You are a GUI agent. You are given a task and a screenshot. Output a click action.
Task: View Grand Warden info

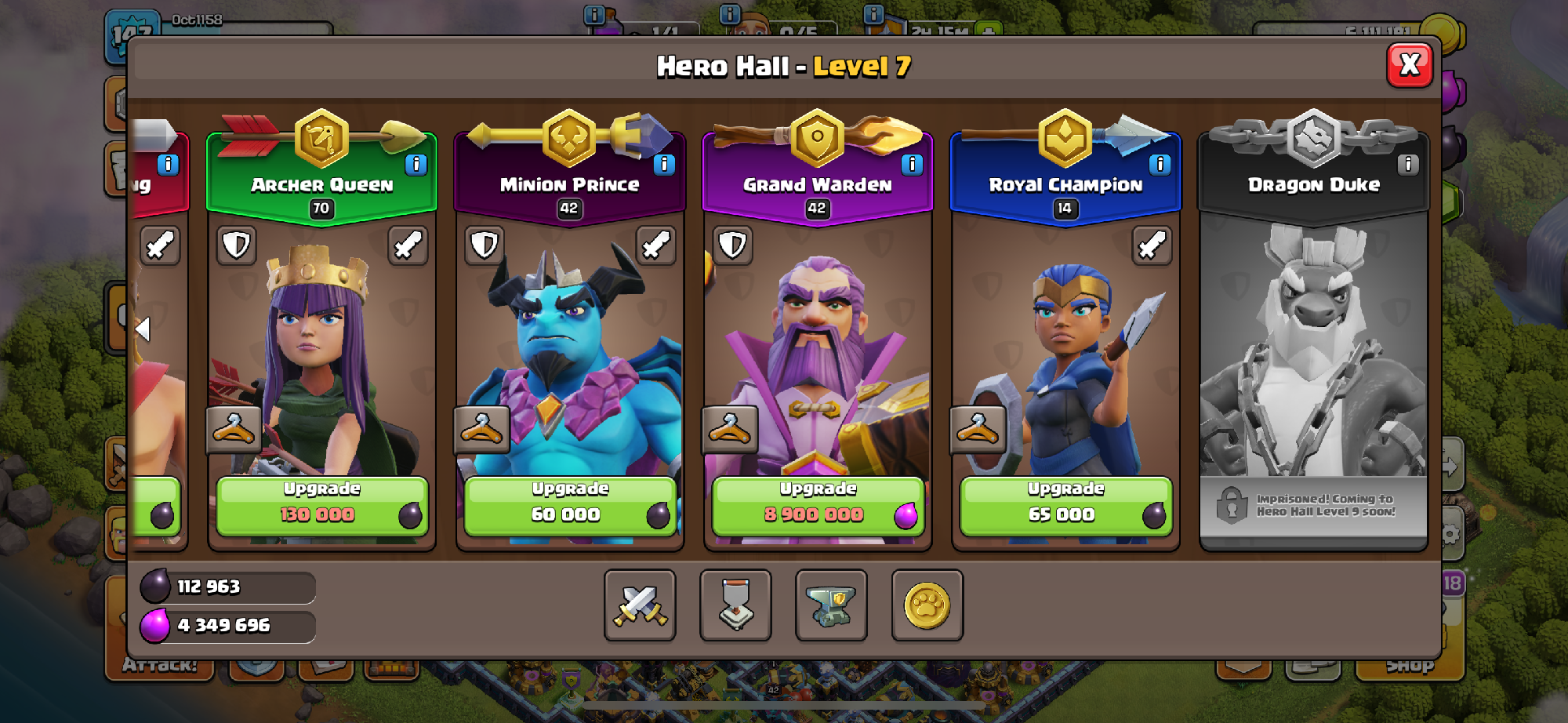click(x=911, y=165)
